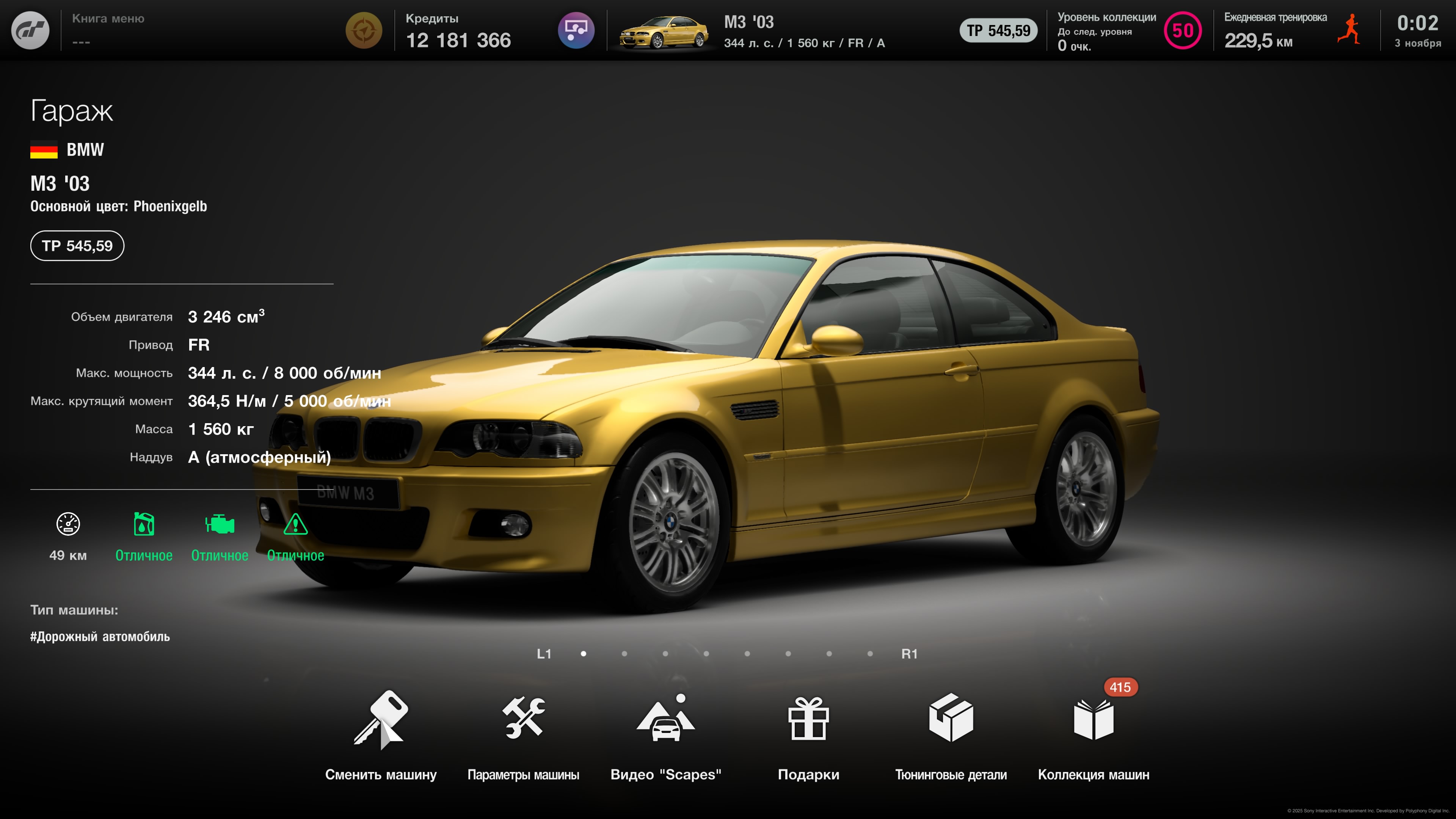This screenshot has width=1456, height=819.
Task: Click the engine condition icon
Action: tap(219, 524)
